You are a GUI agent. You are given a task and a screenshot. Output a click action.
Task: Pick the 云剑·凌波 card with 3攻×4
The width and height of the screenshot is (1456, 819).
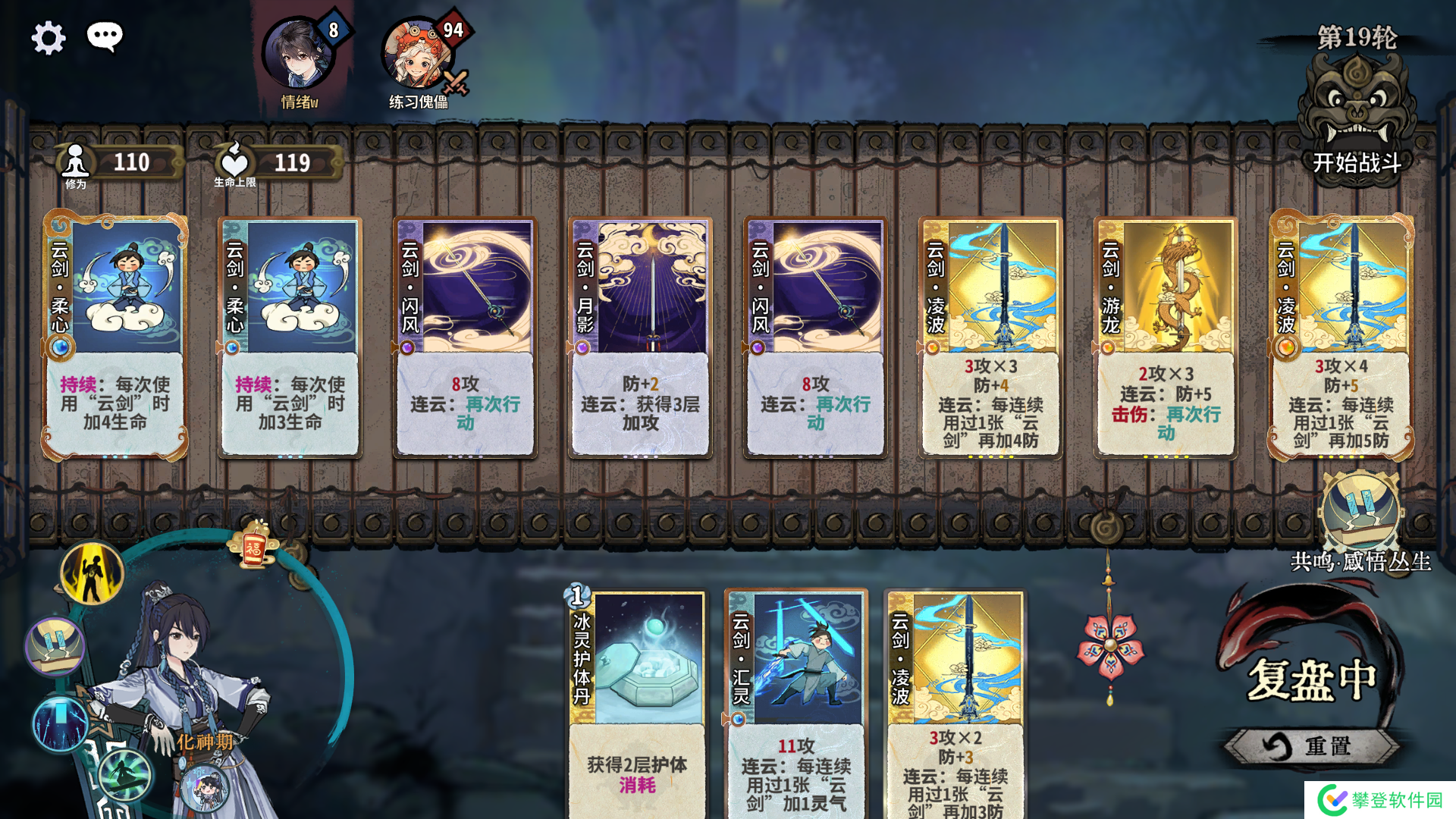coord(1341,337)
